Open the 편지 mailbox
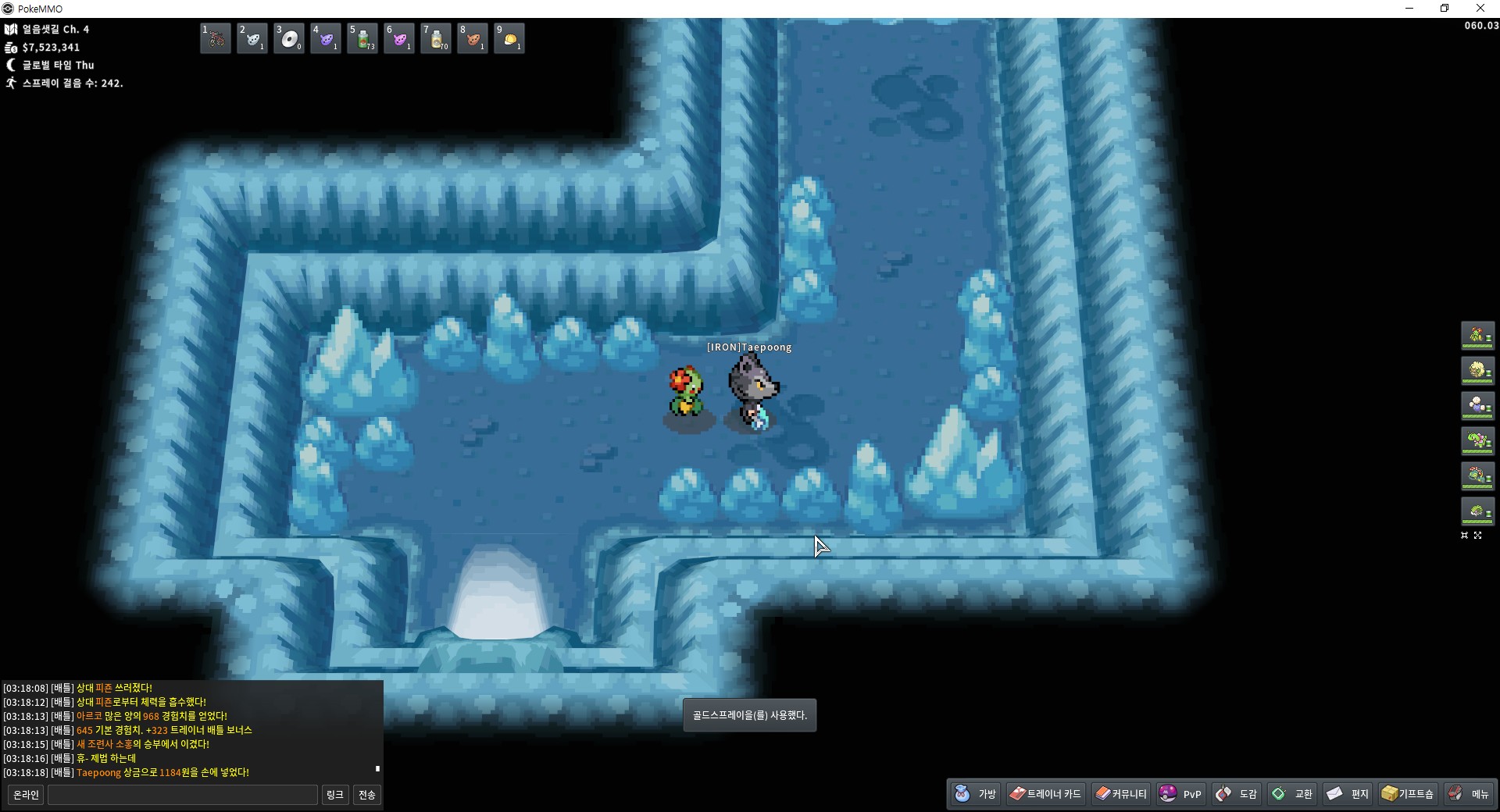This screenshot has width=1500, height=812. point(1348,794)
